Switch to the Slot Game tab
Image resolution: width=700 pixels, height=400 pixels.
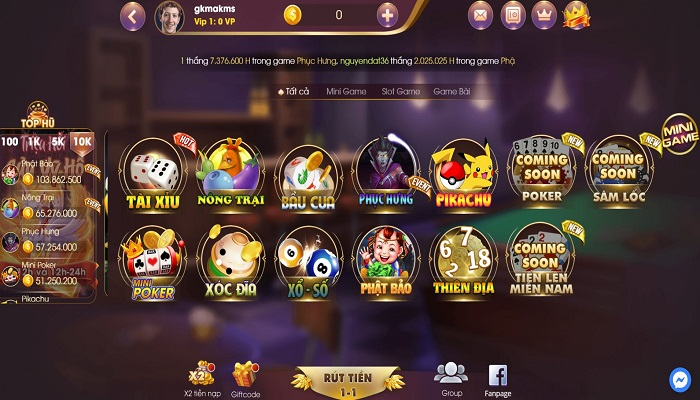[400, 91]
